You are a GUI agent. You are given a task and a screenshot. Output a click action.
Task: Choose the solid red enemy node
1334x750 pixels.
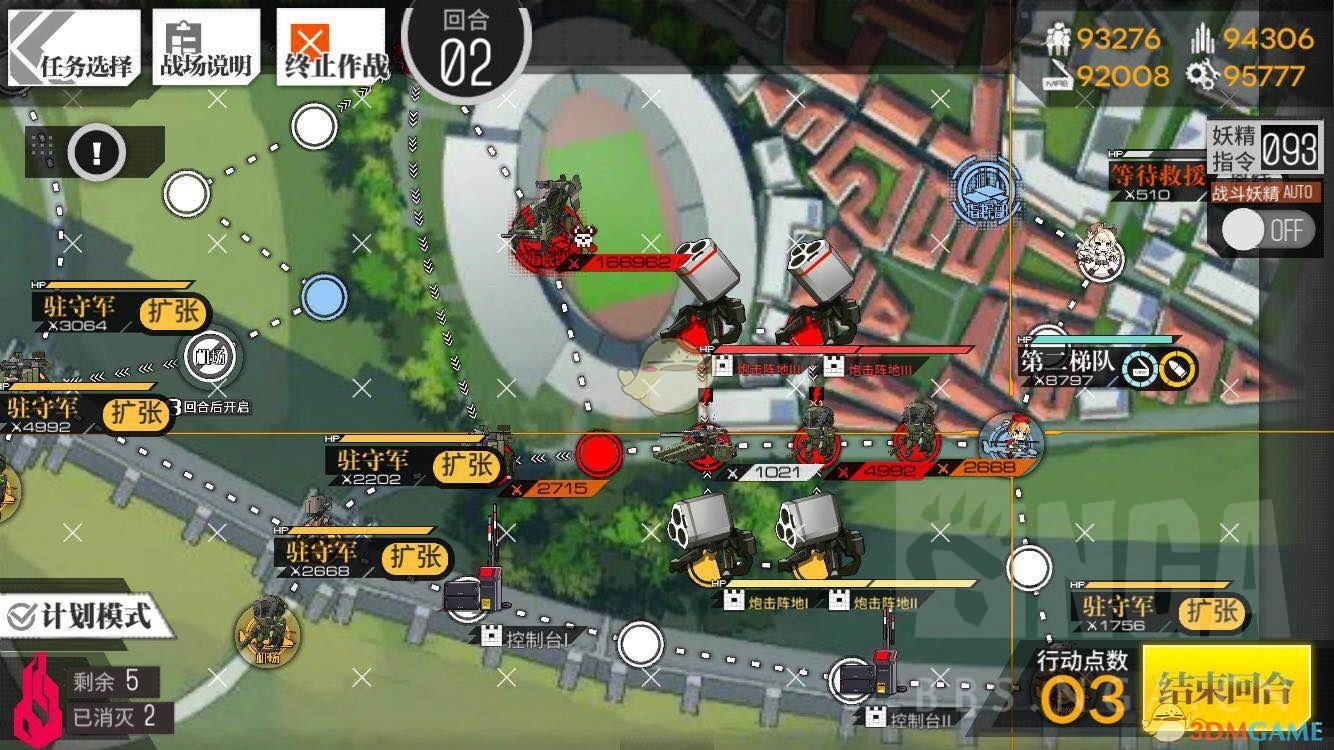(x=598, y=454)
